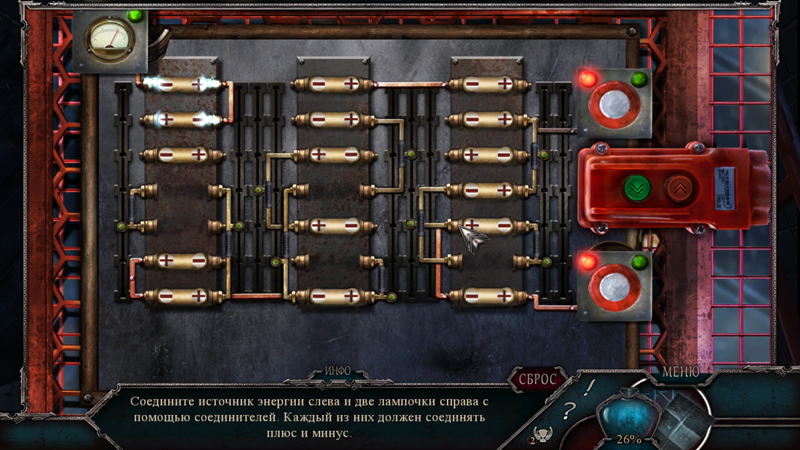800x450 pixels.
Task: Open the ИНФО puzzle instructions
Action: 337,371
